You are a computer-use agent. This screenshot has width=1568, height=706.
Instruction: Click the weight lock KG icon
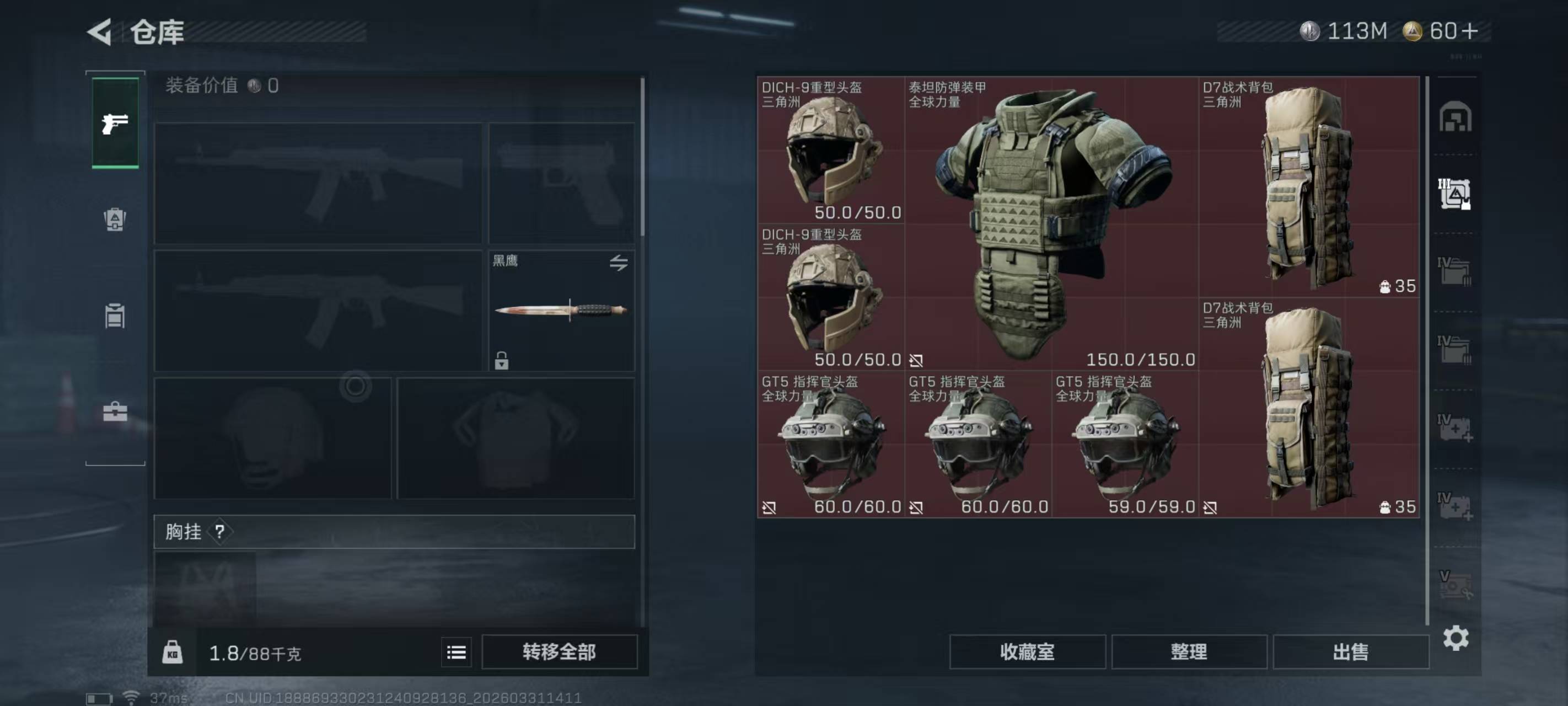tap(172, 652)
